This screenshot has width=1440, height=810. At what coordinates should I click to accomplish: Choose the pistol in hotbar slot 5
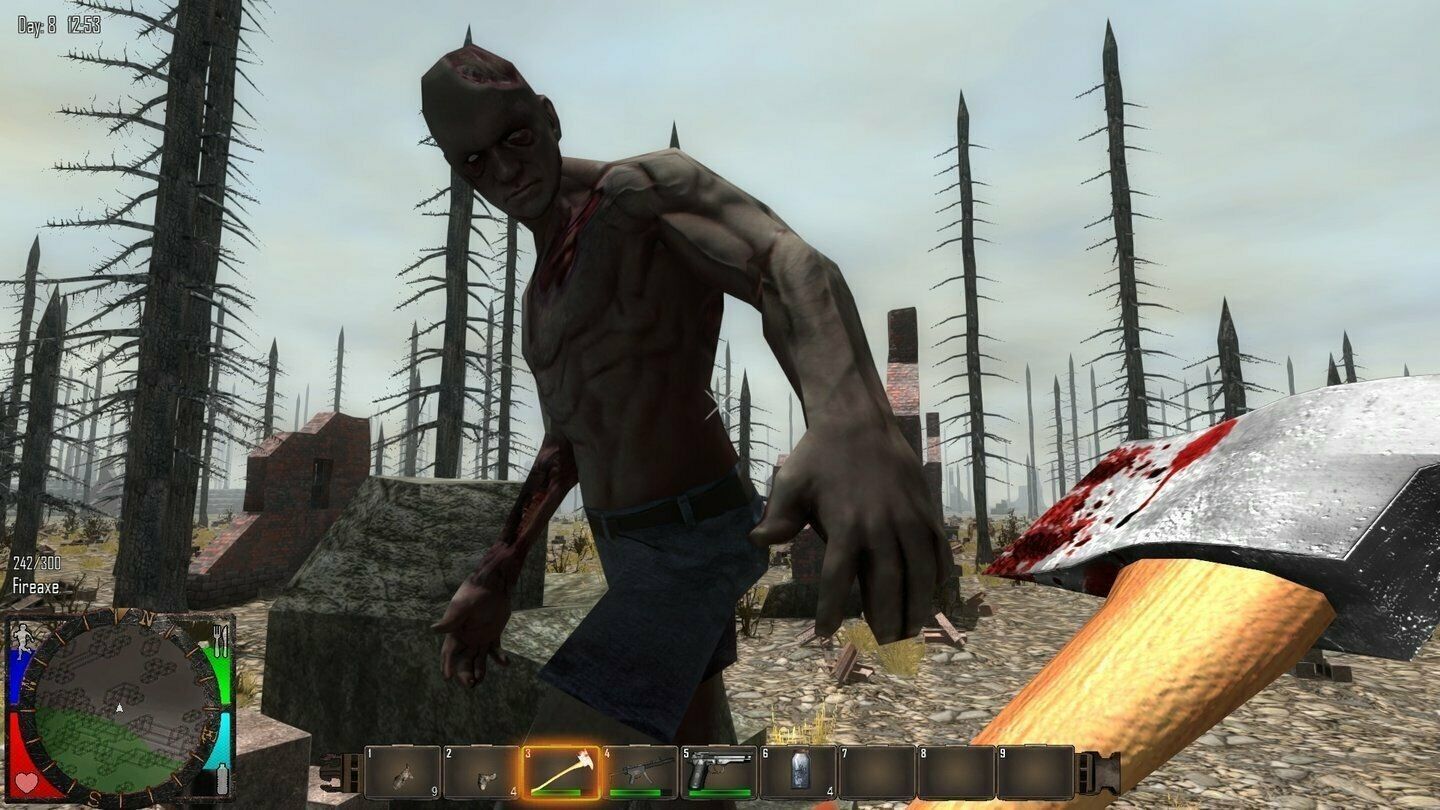[719, 772]
